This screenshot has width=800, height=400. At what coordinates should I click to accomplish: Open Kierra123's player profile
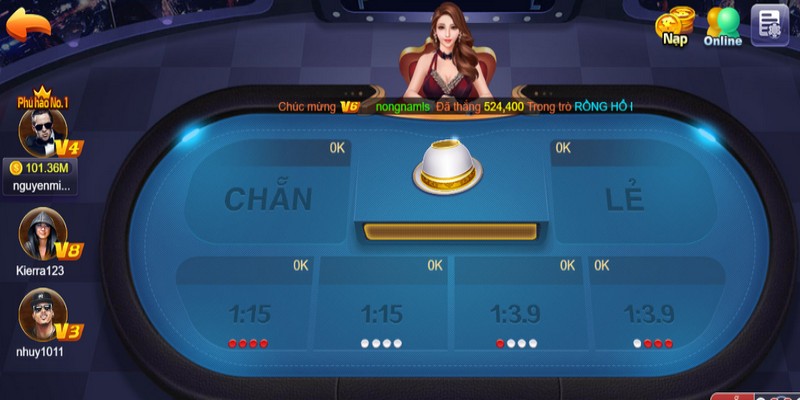[x=40, y=233]
